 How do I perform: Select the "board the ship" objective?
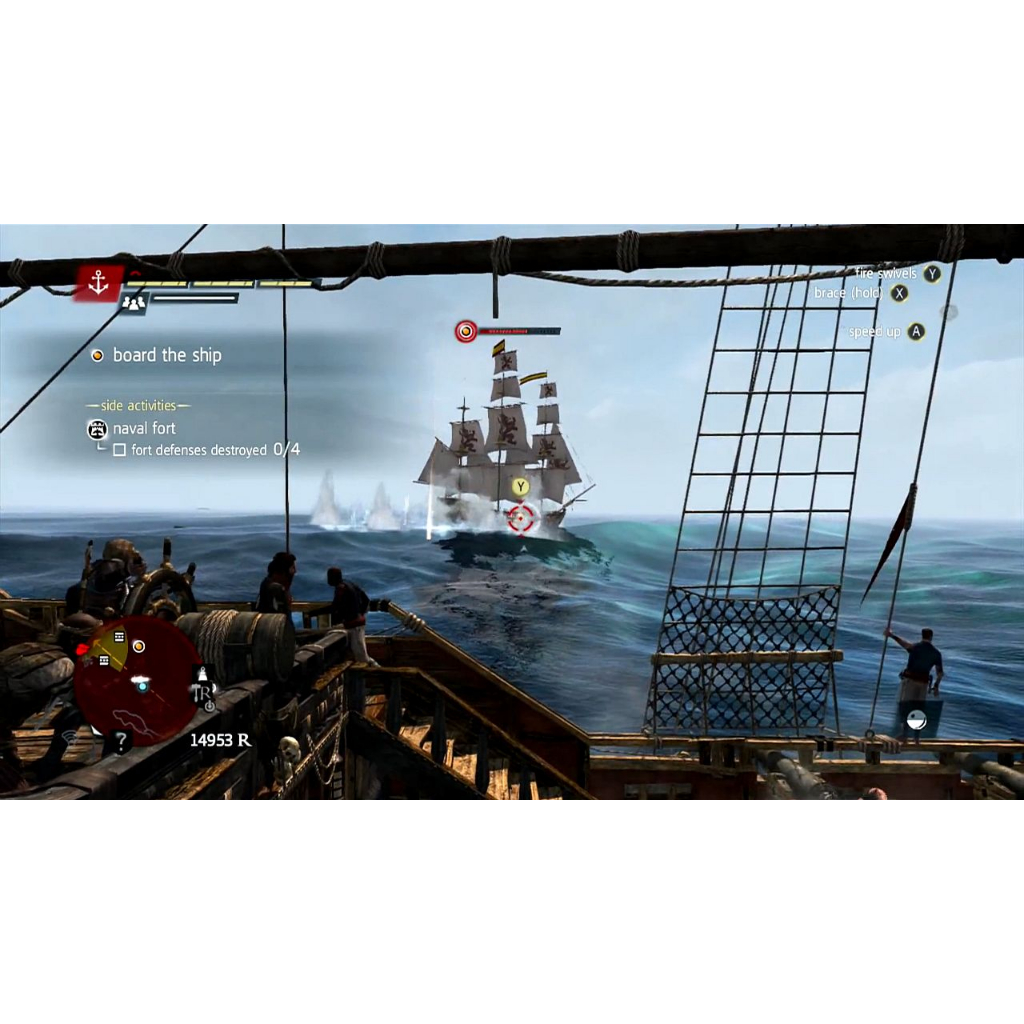pos(166,355)
